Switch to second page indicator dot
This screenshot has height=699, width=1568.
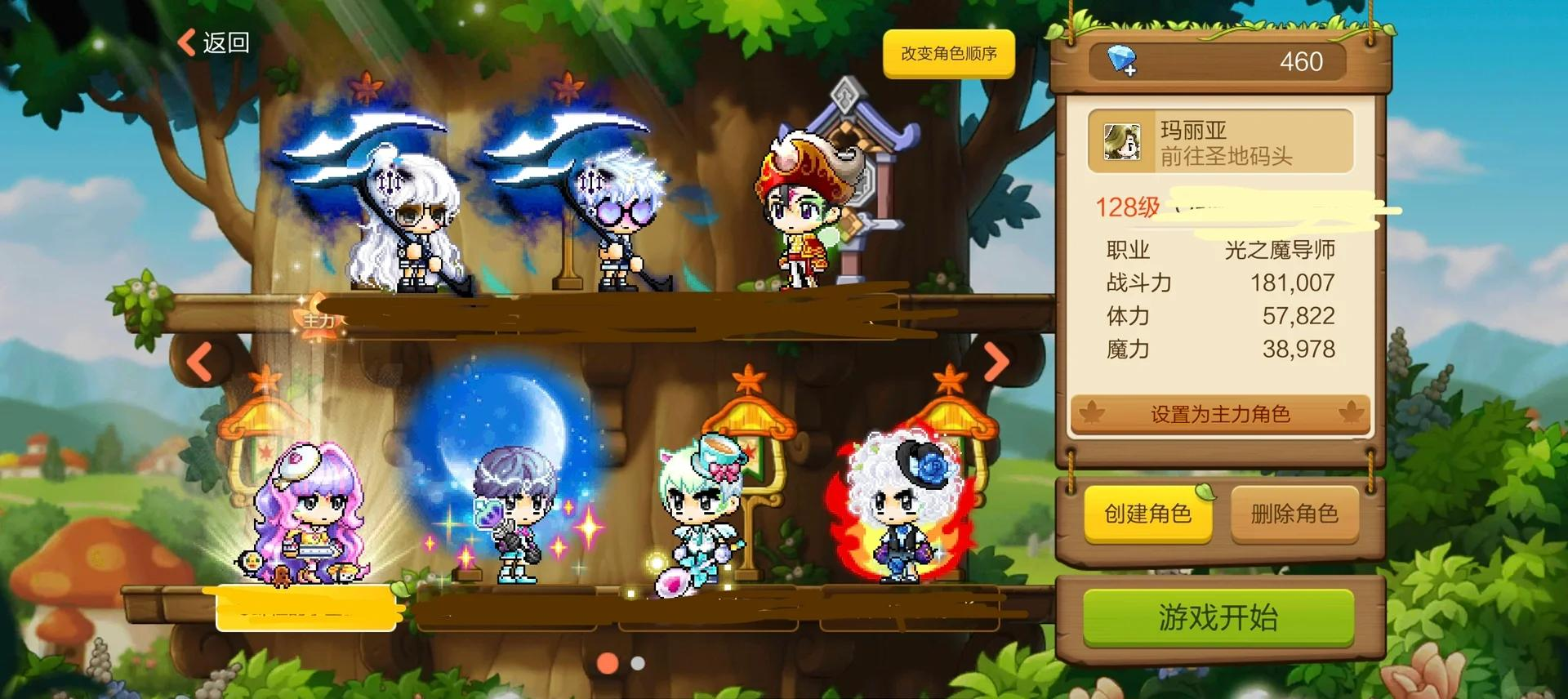[639, 663]
